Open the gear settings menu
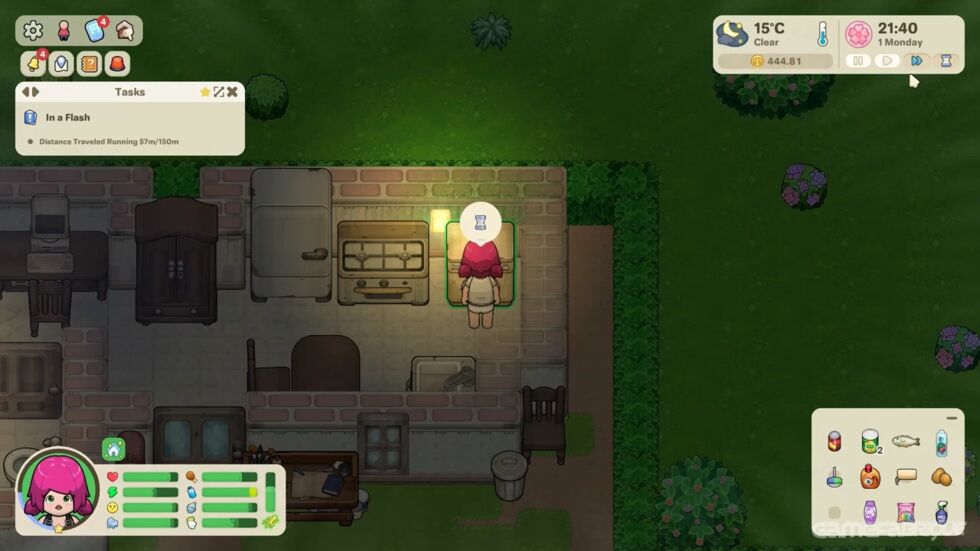The height and width of the screenshot is (551, 980). (x=33, y=31)
